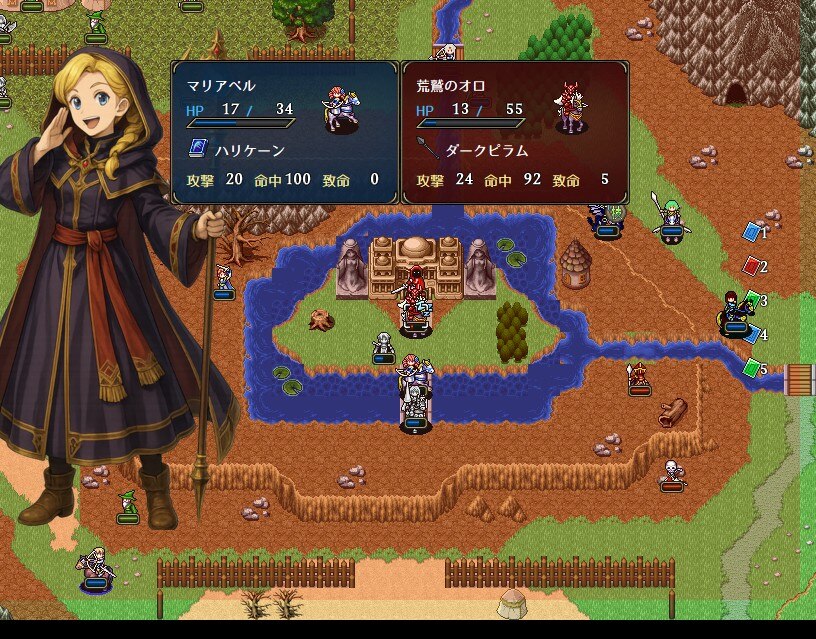
Task: Select the red card numbered 2
Action: pyautogui.click(x=752, y=266)
